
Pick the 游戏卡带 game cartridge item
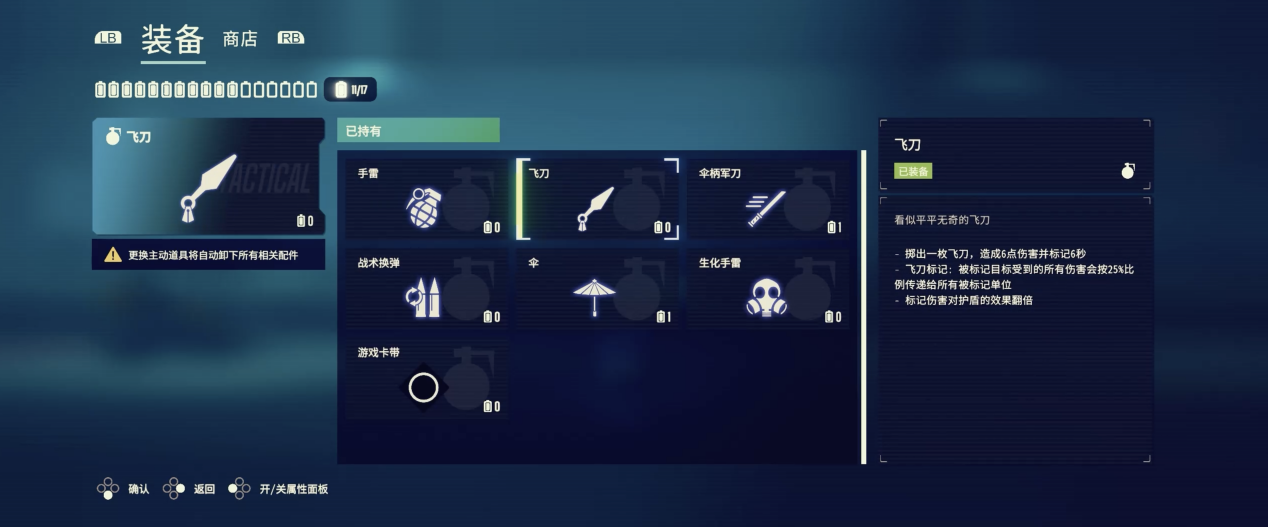pos(427,379)
